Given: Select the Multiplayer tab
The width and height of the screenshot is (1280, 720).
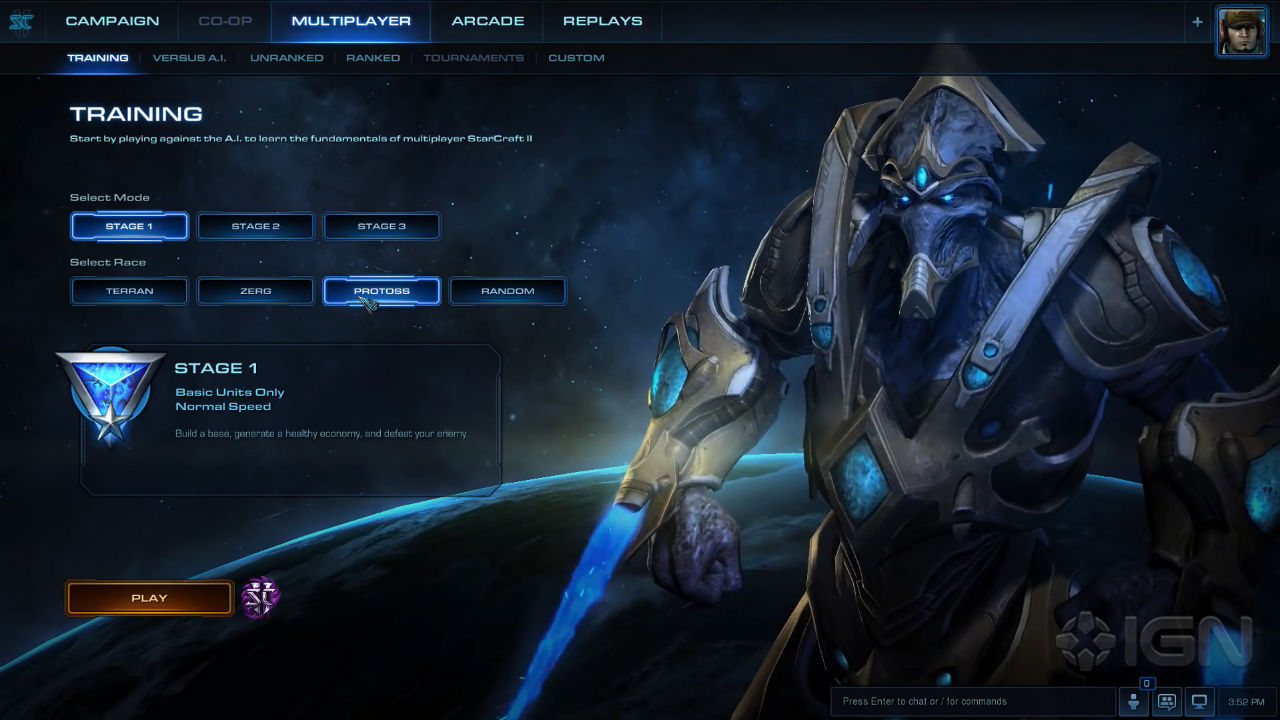Looking at the screenshot, I should pyautogui.click(x=351, y=21).
